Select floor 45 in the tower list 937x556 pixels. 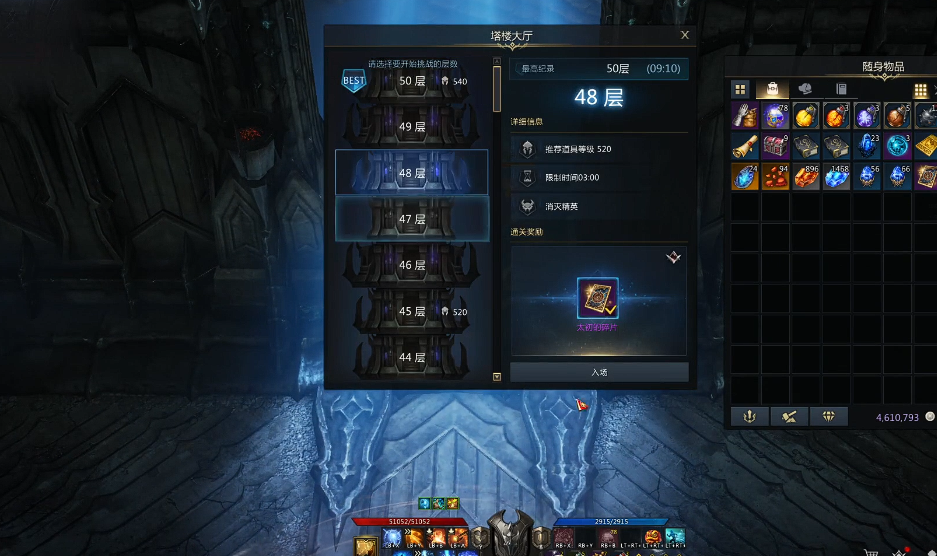(x=412, y=311)
